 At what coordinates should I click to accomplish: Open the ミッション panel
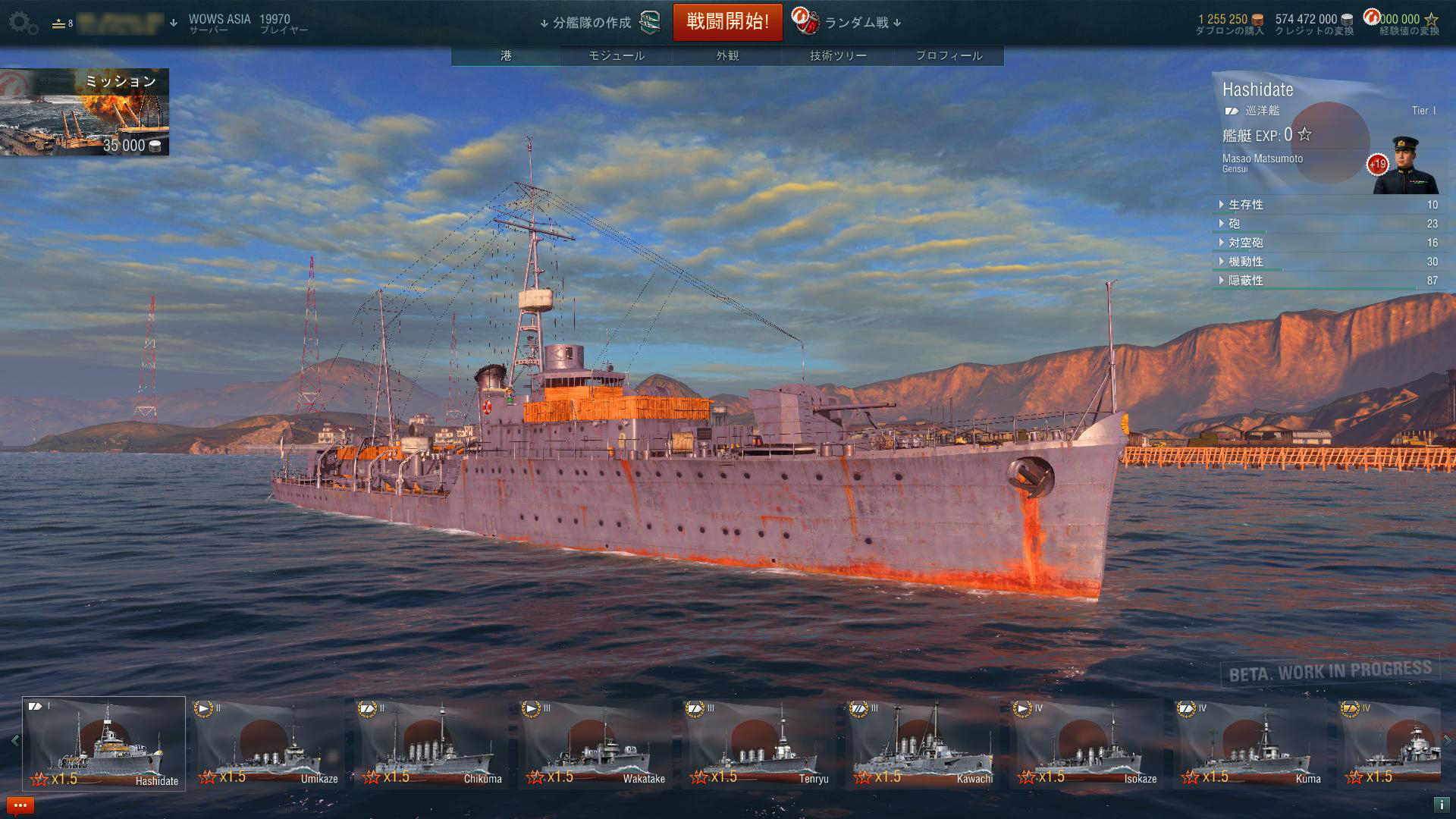click(84, 112)
